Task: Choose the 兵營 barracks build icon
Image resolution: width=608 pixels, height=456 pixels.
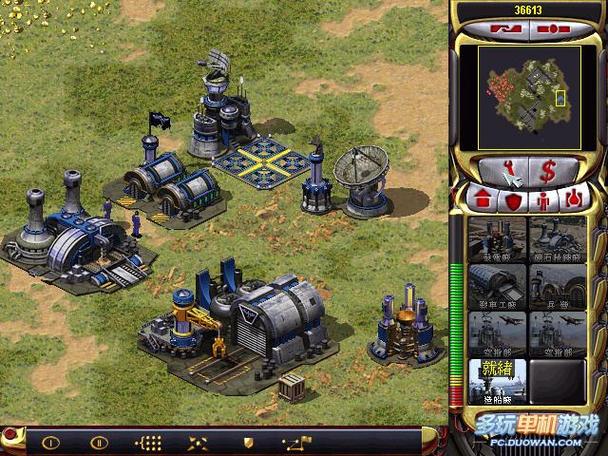Action: [x=557, y=286]
